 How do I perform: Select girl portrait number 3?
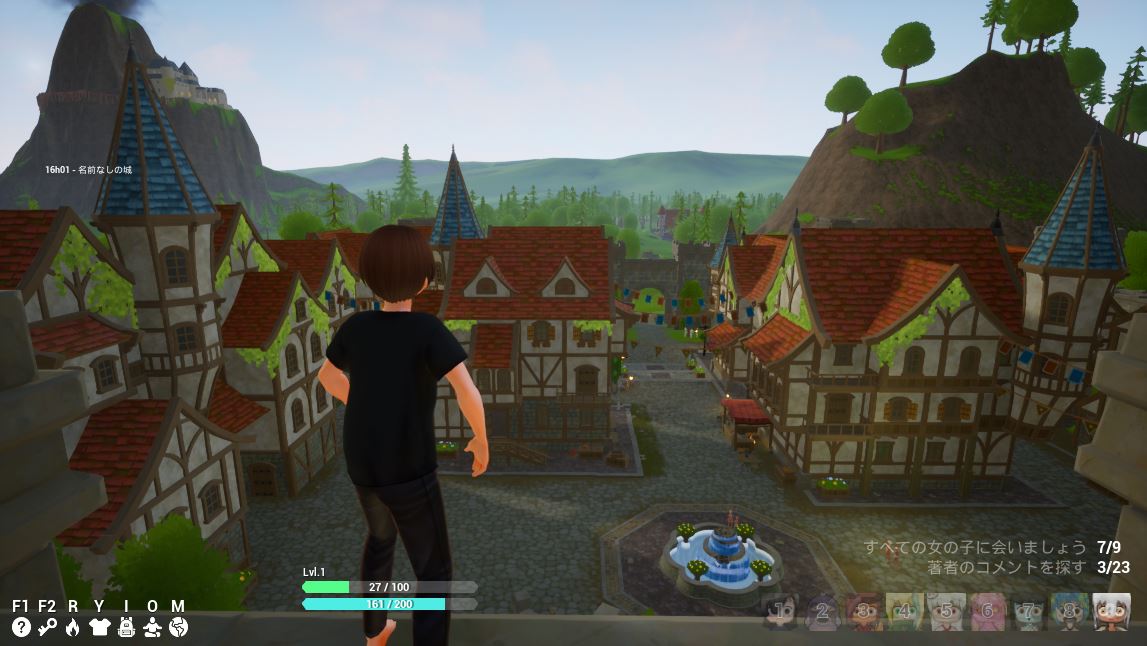click(x=864, y=611)
